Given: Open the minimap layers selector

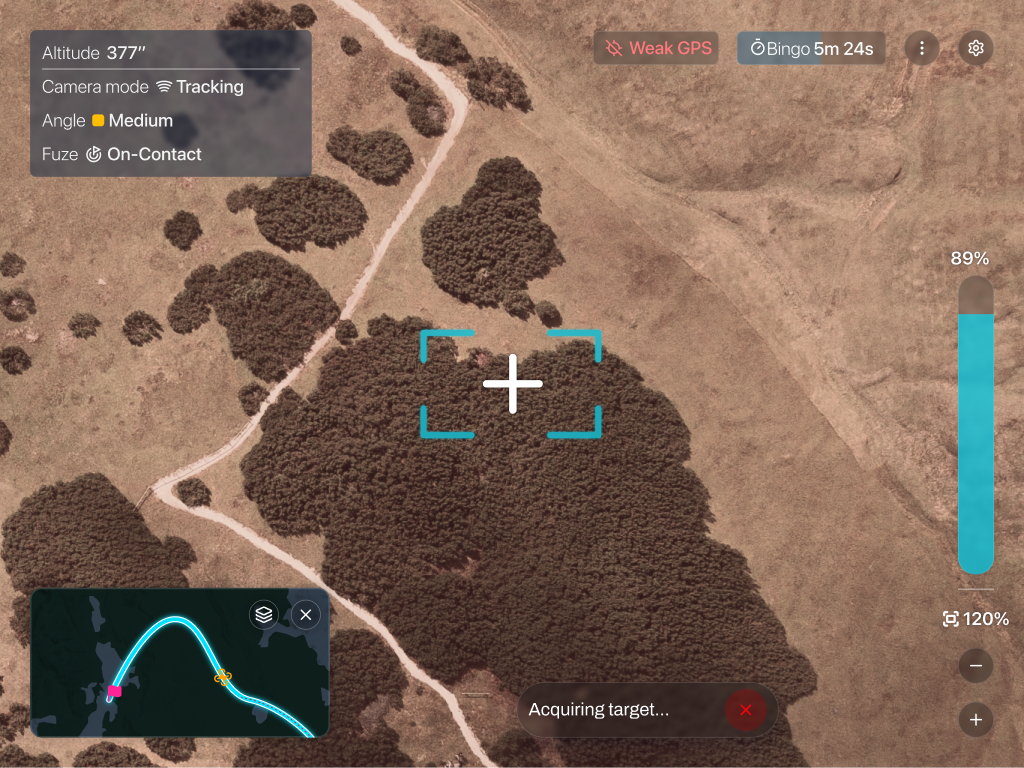Looking at the screenshot, I should tap(263, 614).
